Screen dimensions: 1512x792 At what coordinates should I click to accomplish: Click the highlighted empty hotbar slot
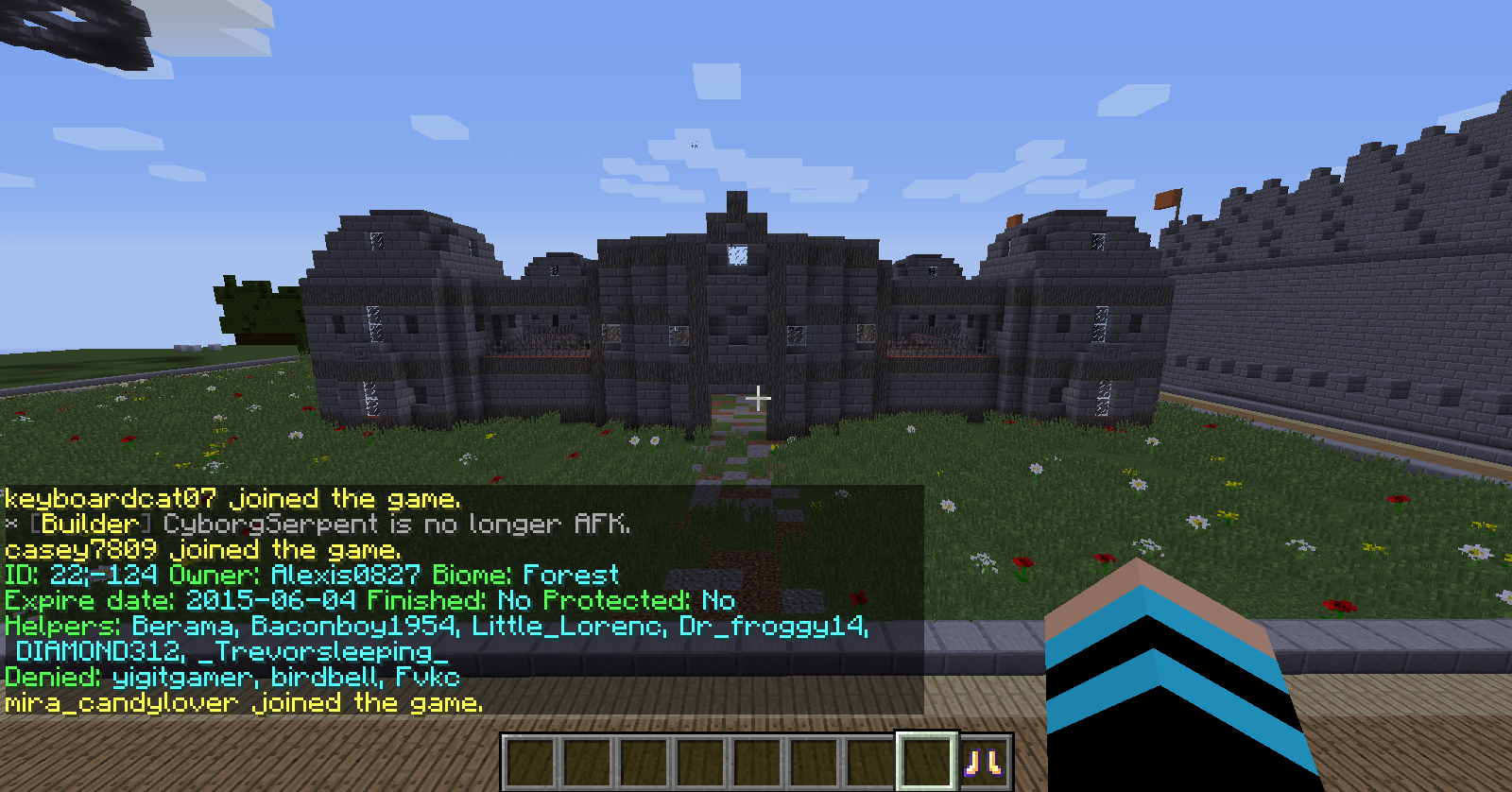pos(926,761)
